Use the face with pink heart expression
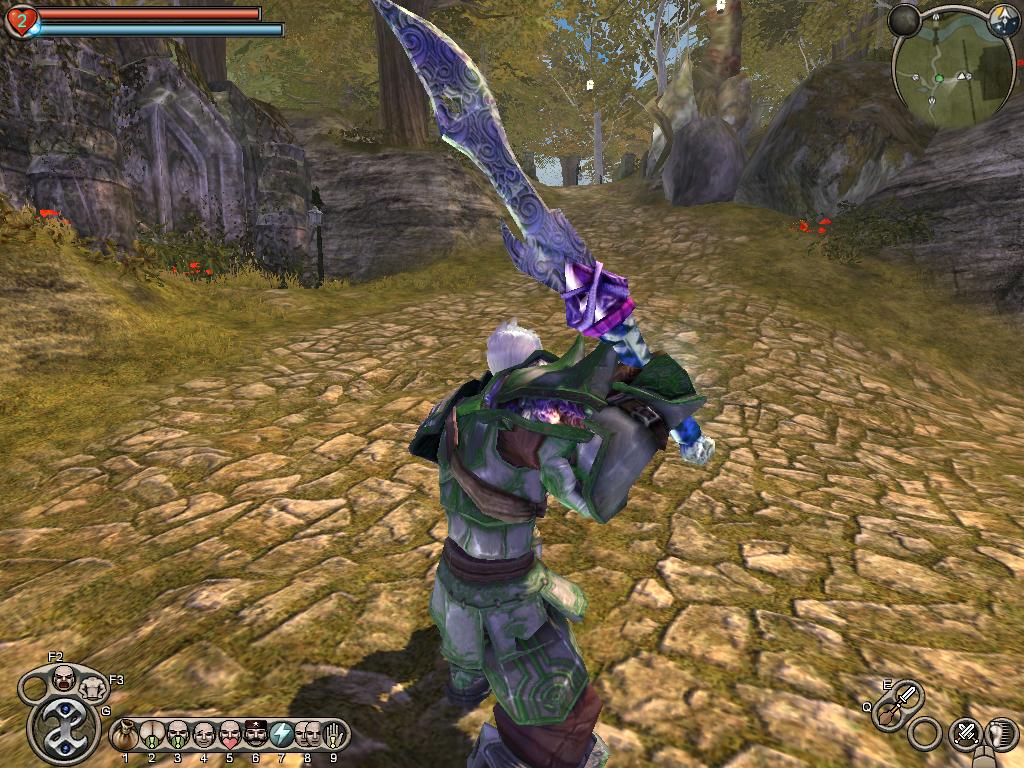The height and width of the screenshot is (768, 1024). pos(229,734)
